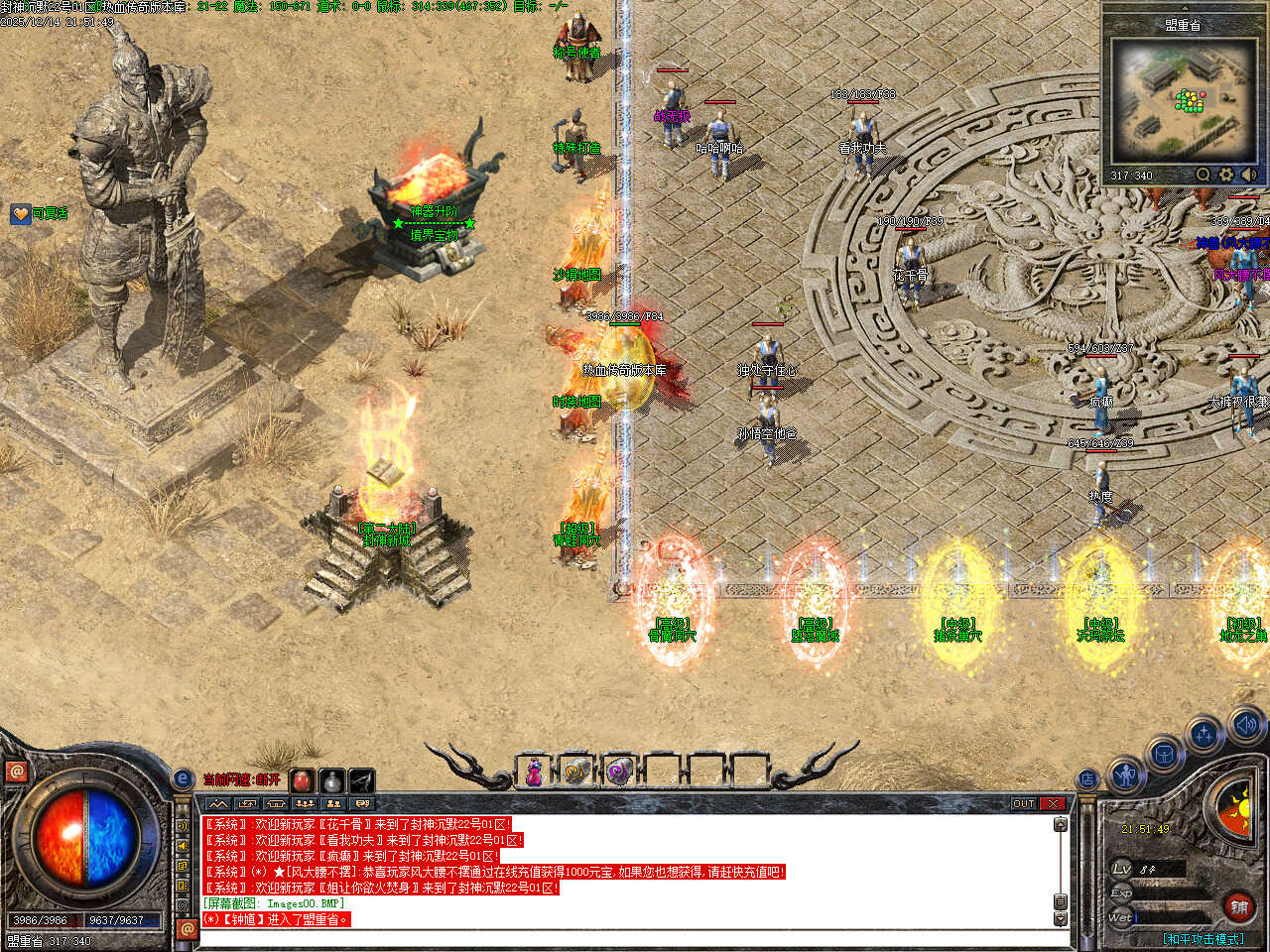This screenshot has height=952, width=1270.
Task: Click the OUT button on the chat panel
Action: (1024, 803)
